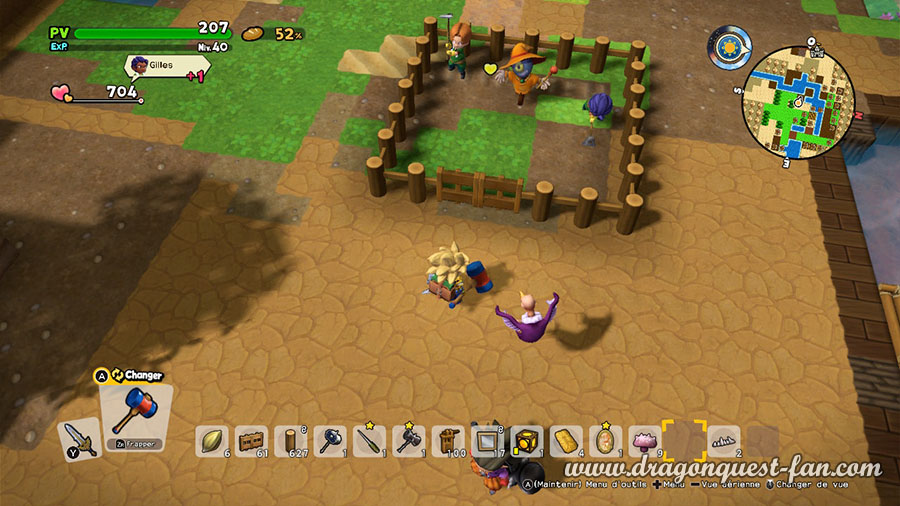Select the spike trap hotbar slot
900x506 pixels.
coord(723,441)
